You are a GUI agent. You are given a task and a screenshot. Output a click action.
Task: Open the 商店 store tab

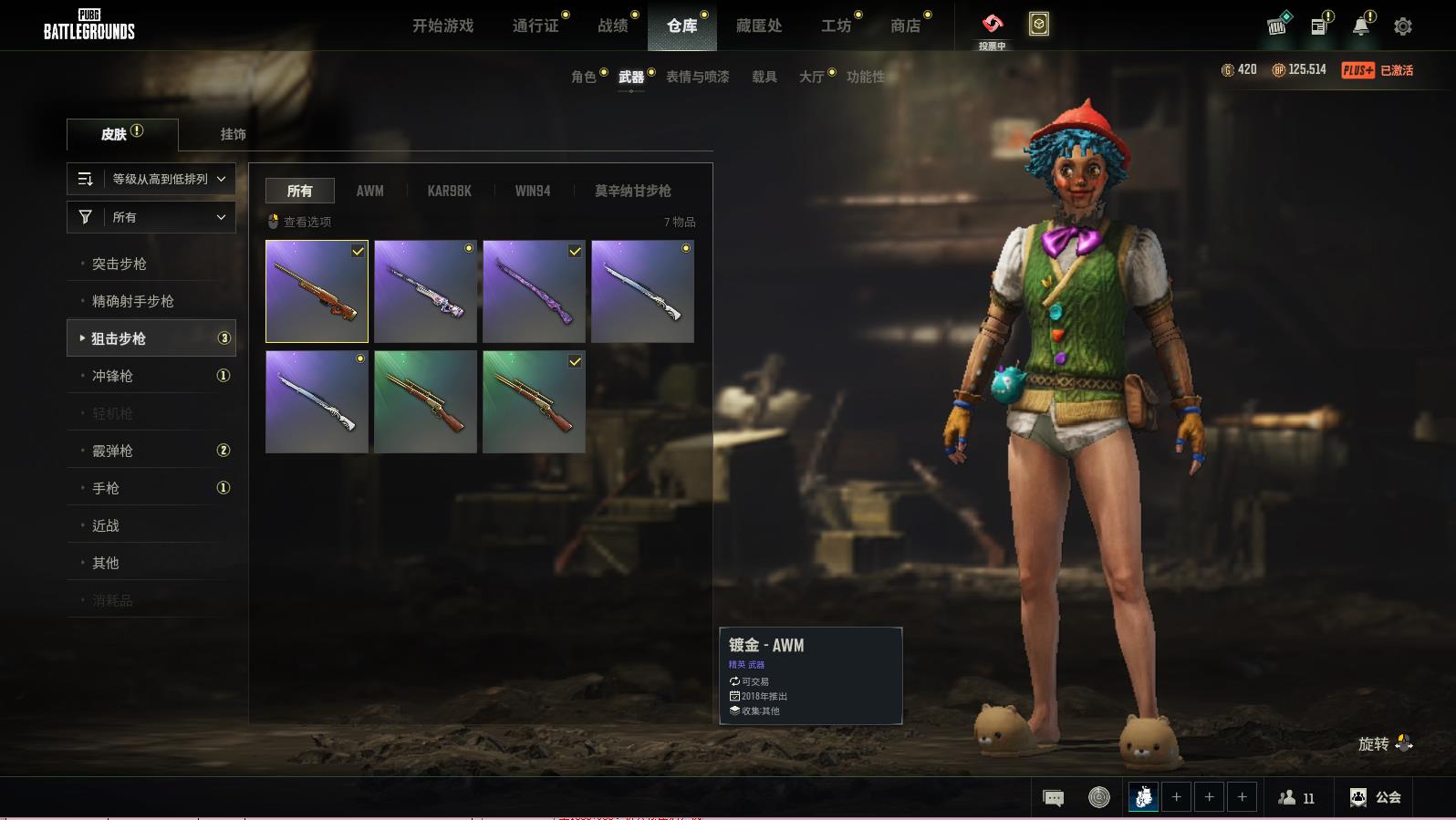905,26
